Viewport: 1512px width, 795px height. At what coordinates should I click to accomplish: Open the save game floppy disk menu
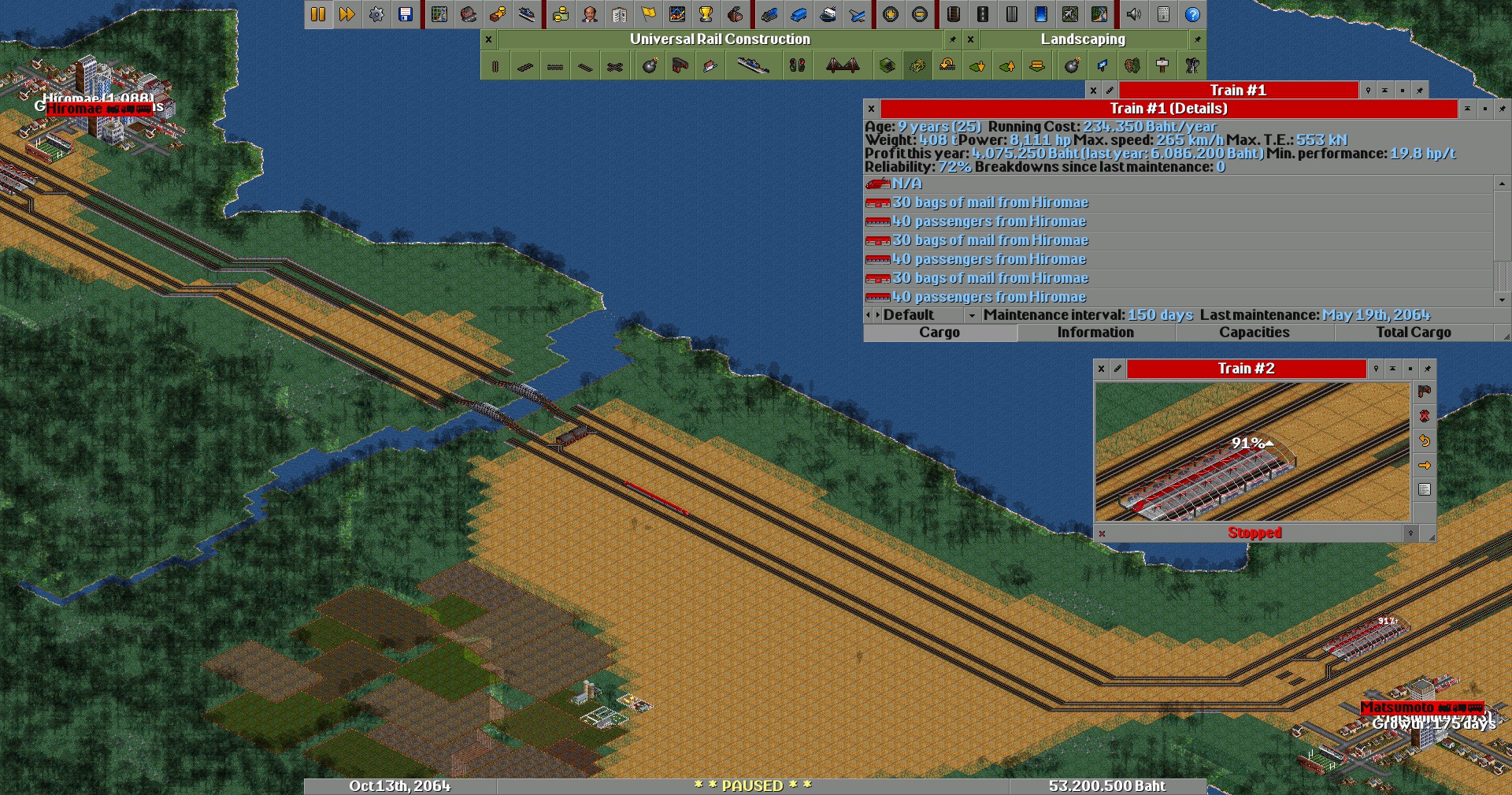[x=406, y=14]
